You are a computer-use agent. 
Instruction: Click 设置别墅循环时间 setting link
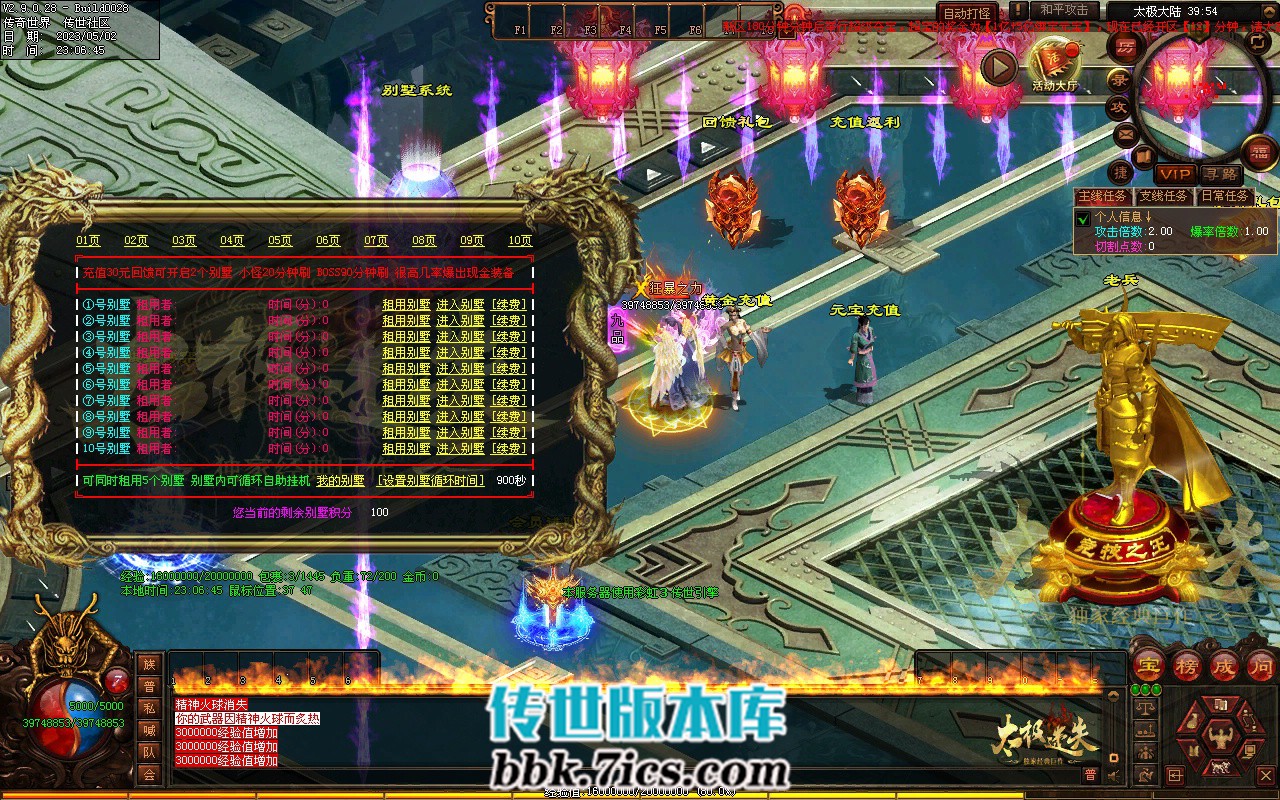(x=430, y=481)
